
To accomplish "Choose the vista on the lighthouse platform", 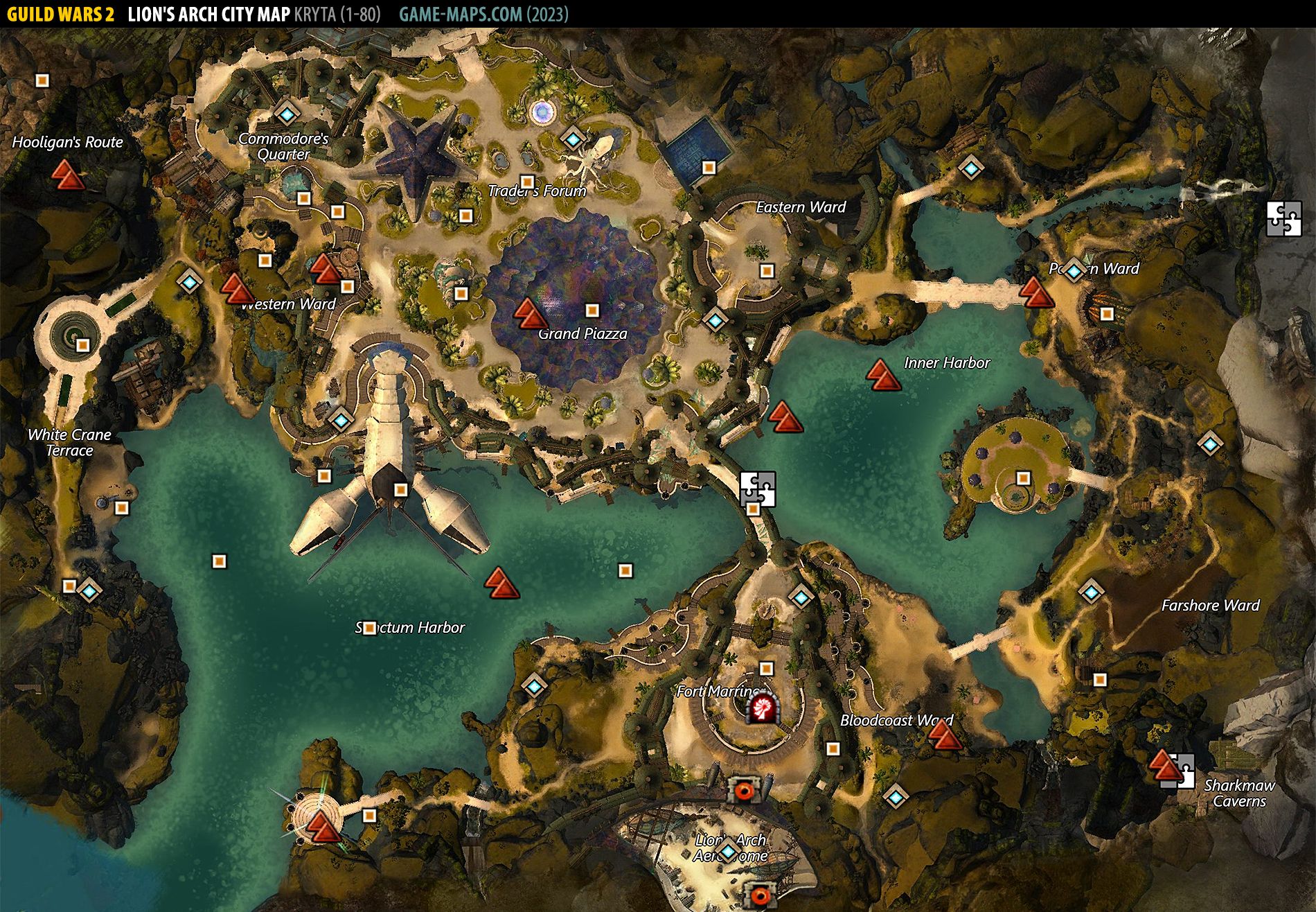I will click(323, 826).
